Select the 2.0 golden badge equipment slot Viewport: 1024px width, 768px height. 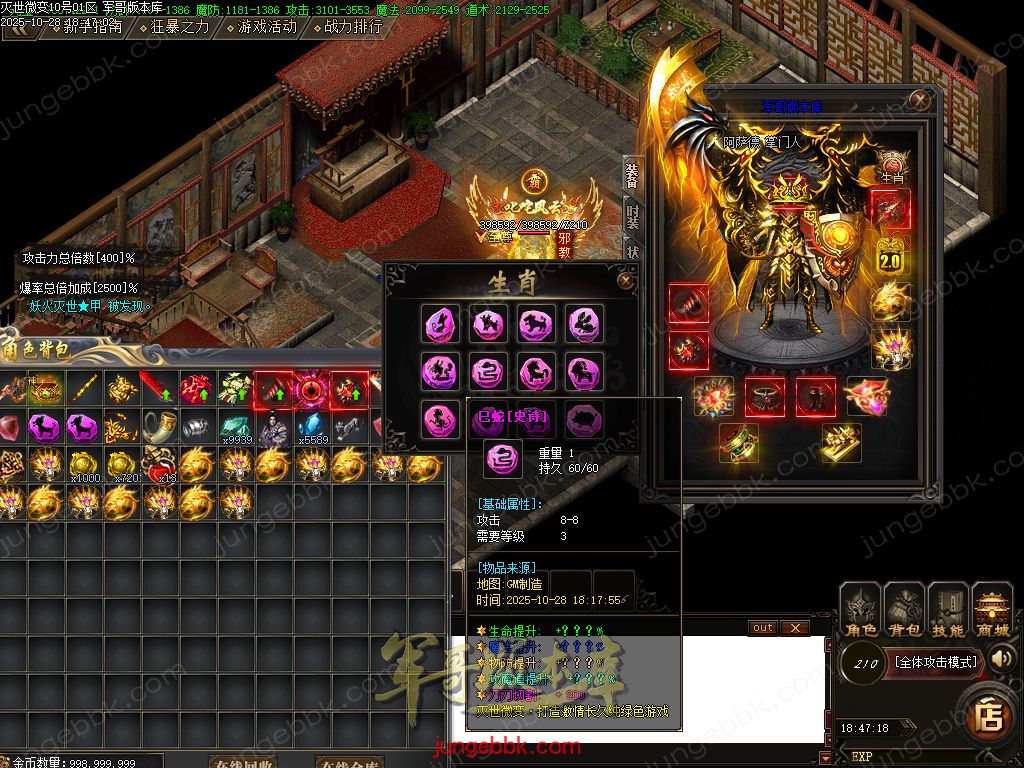890,254
